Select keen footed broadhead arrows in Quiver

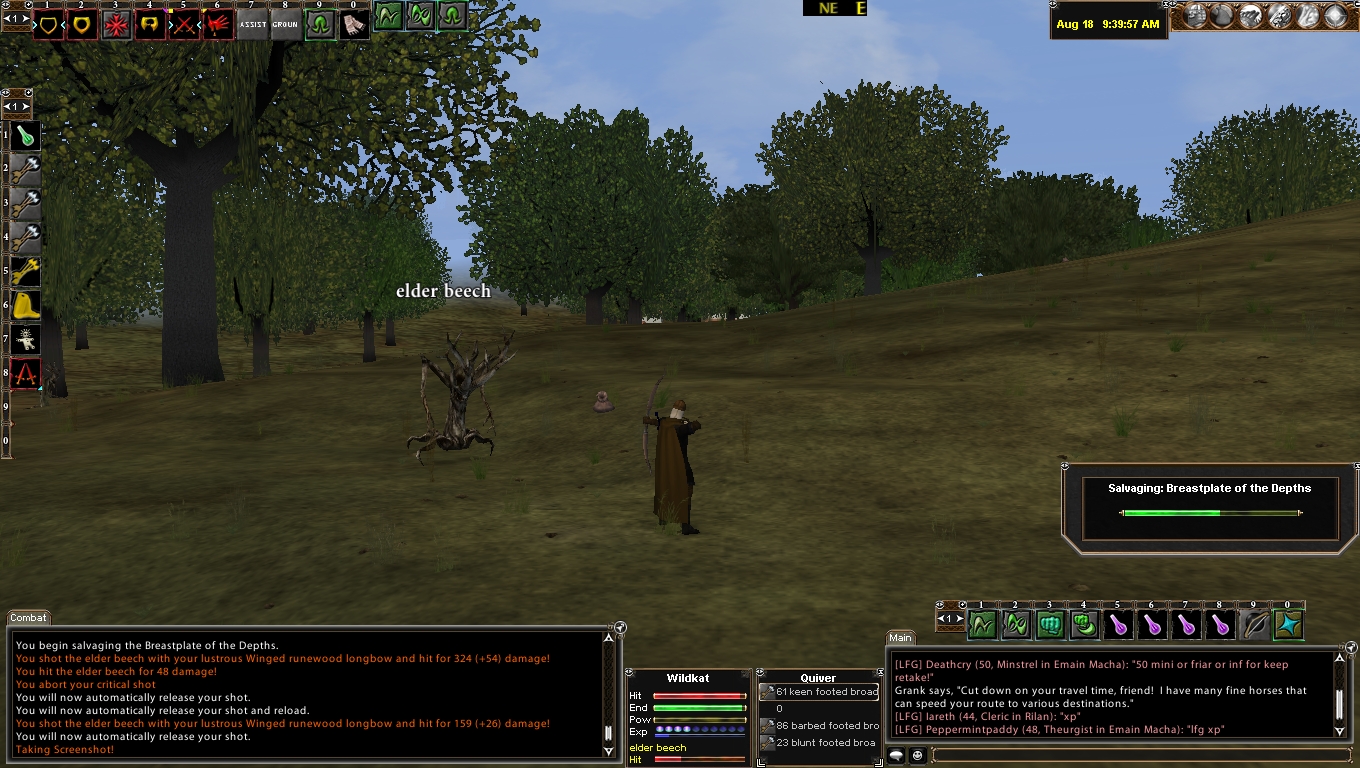tap(819, 692)
